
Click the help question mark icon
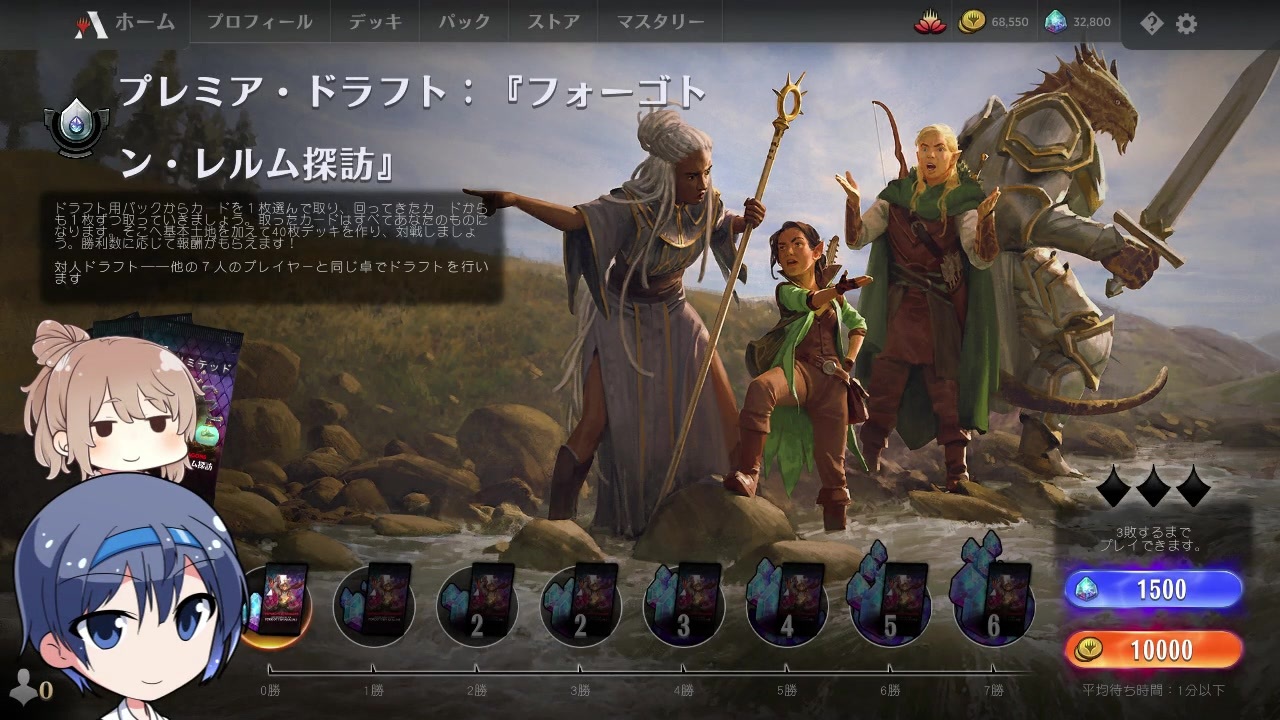point(1150,23)
